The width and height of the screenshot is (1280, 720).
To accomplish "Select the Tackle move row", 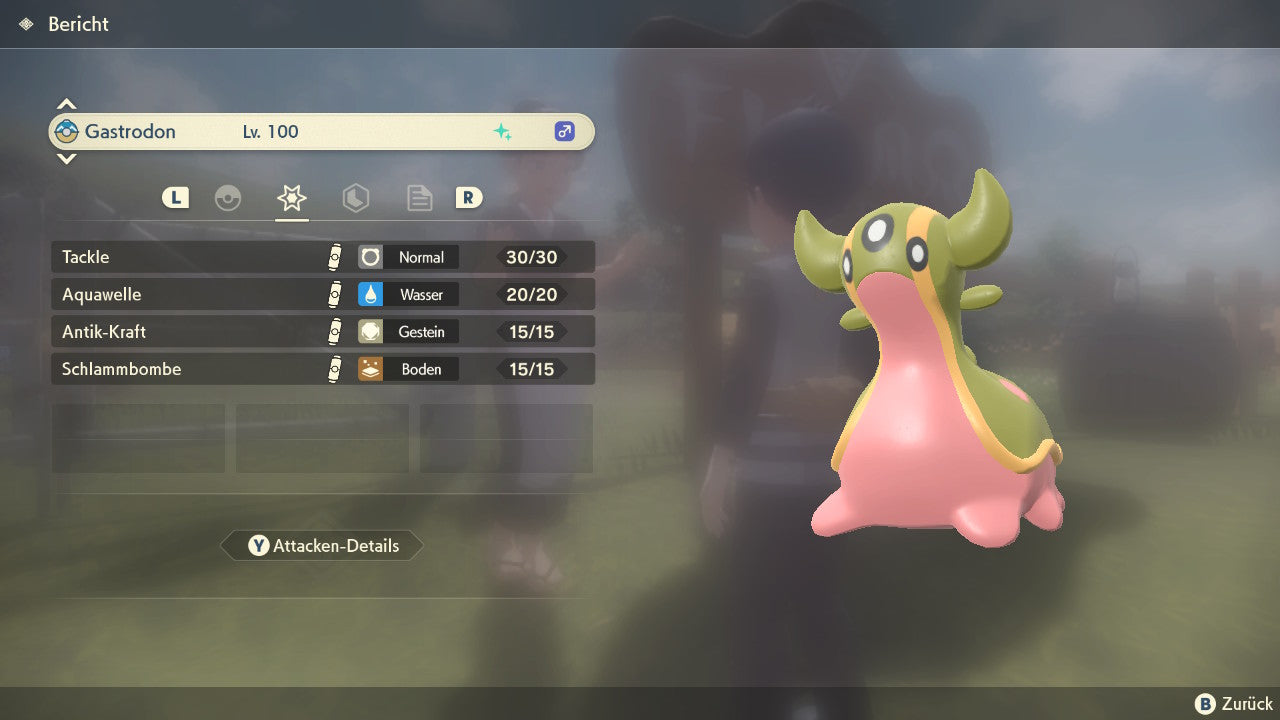I will pyautogui.click(x=322, y=257).
